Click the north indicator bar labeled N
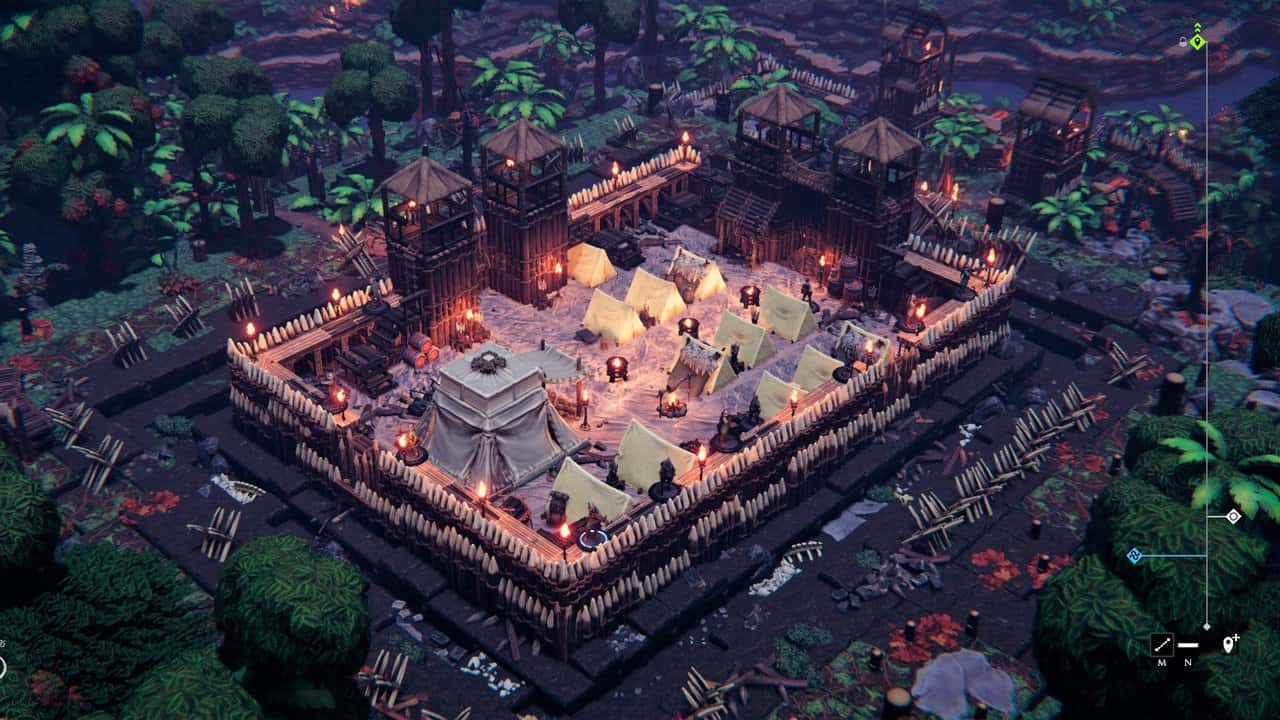This screenshot has width=1280, height=720. pos(1188,647)
